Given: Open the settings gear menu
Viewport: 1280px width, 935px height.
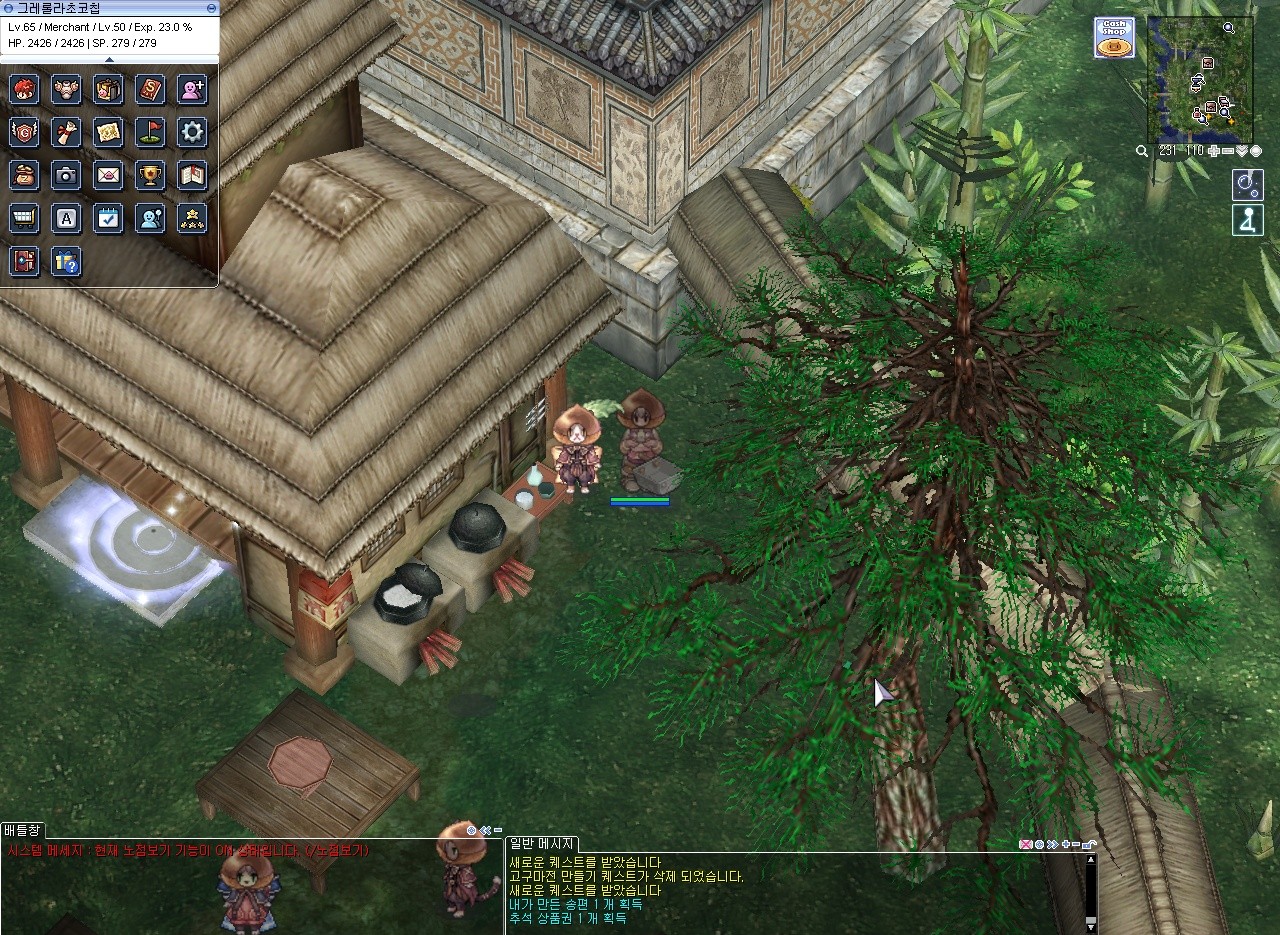Looking at the screenshot, I should click(x=192, y=132).
